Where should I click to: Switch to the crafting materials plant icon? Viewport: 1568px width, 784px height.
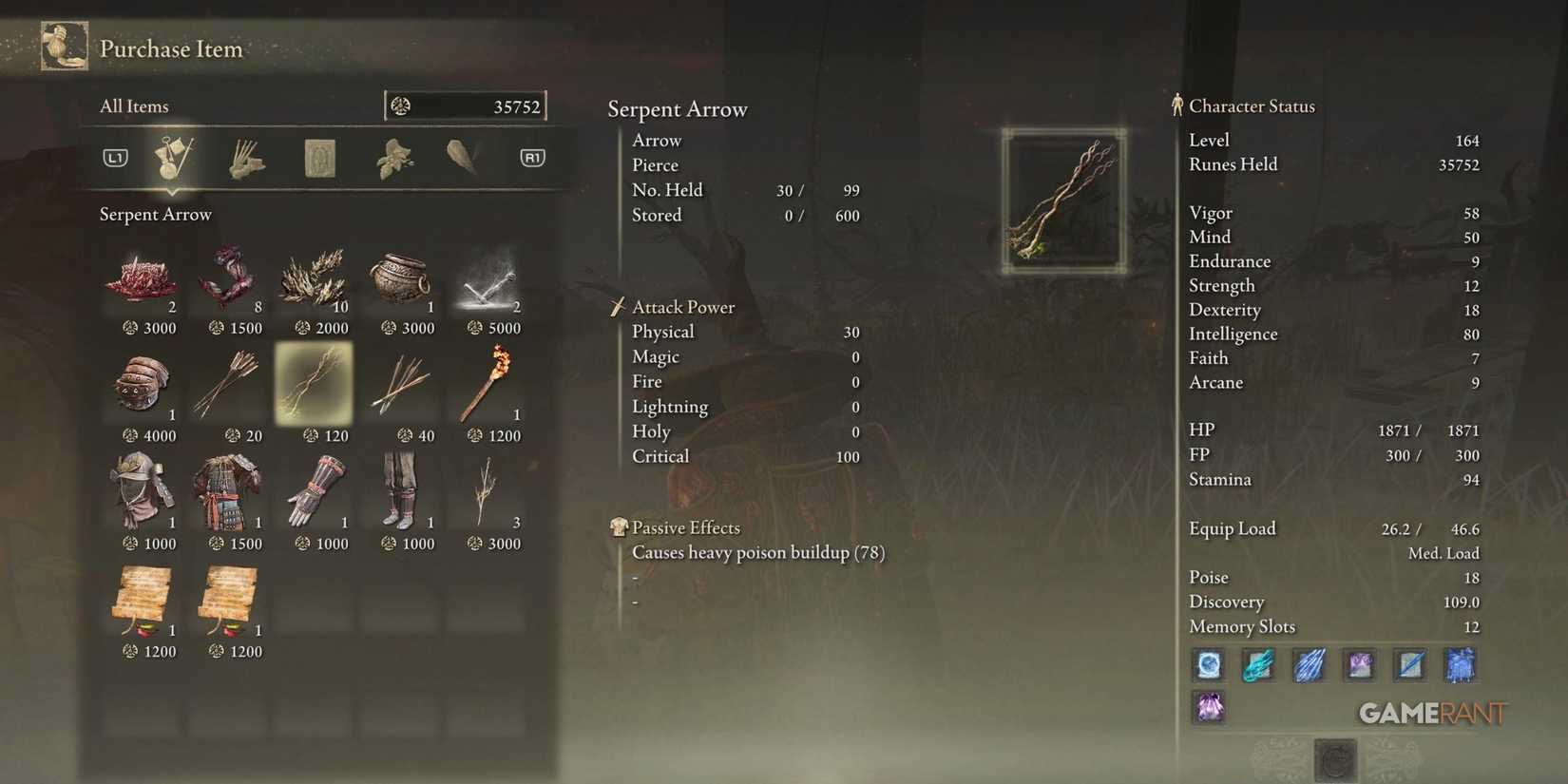[x=394, y=157]
